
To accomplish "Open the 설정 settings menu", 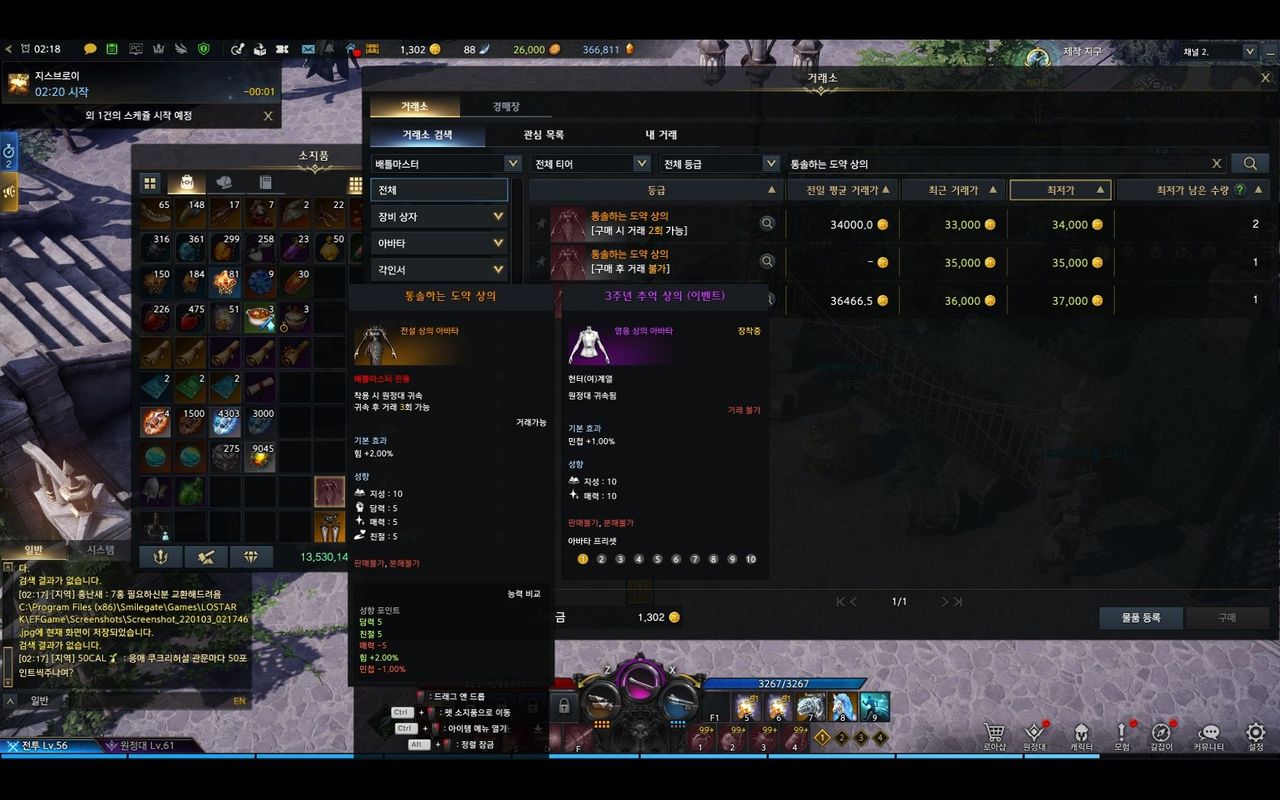I will (x=1256, y=736).
